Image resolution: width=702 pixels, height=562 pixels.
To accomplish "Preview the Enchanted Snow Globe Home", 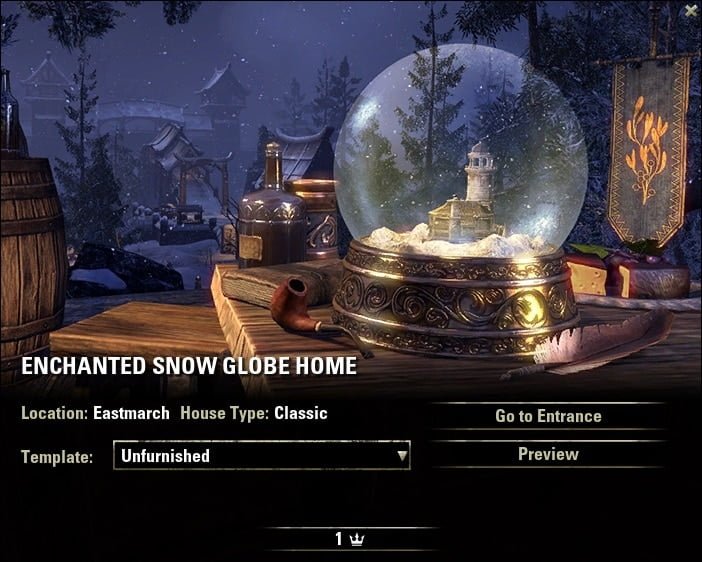I will pyautogui.click(x=548, y=454).
